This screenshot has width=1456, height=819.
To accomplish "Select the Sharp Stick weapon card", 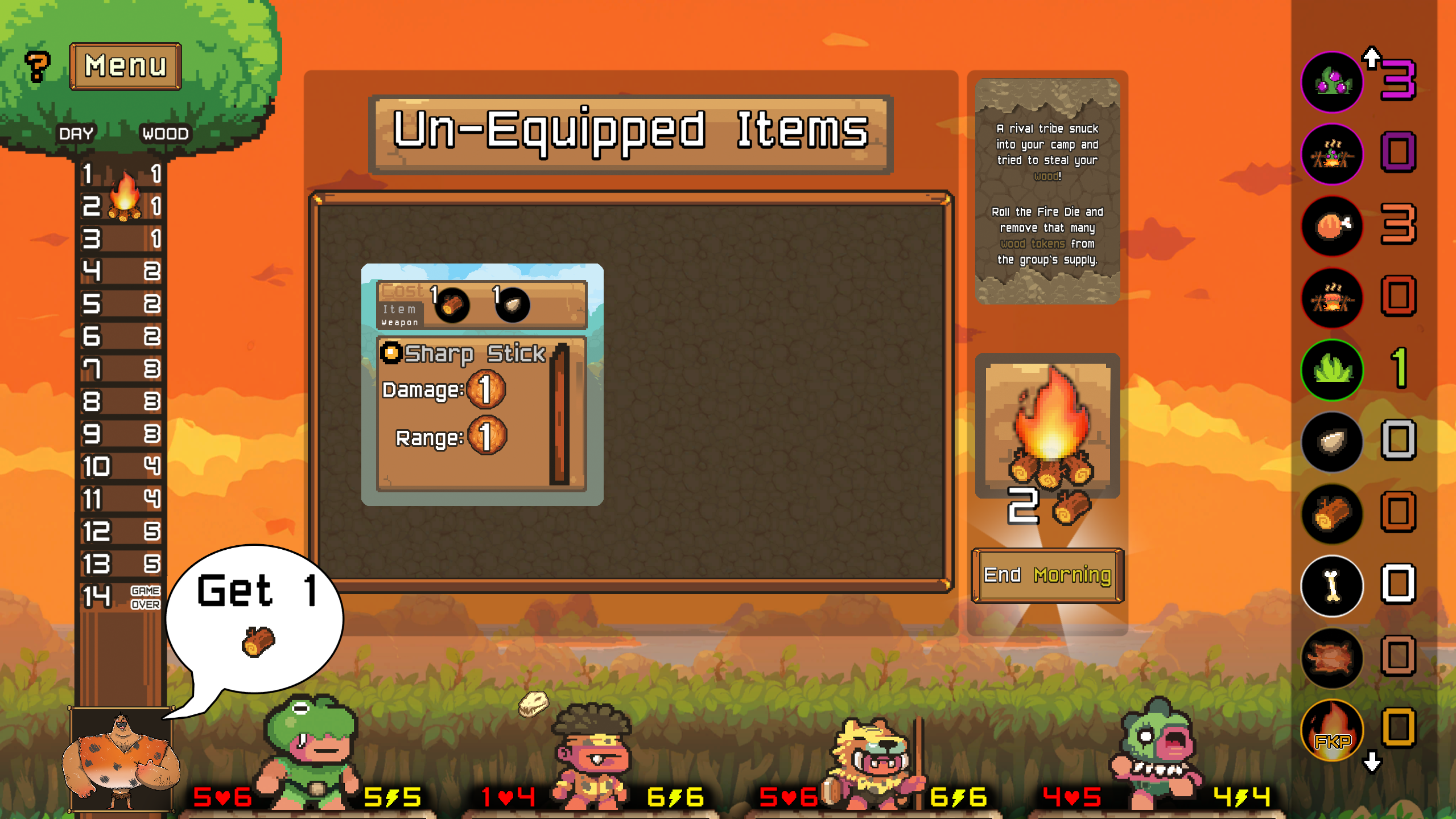I will [x=482, y=385].
